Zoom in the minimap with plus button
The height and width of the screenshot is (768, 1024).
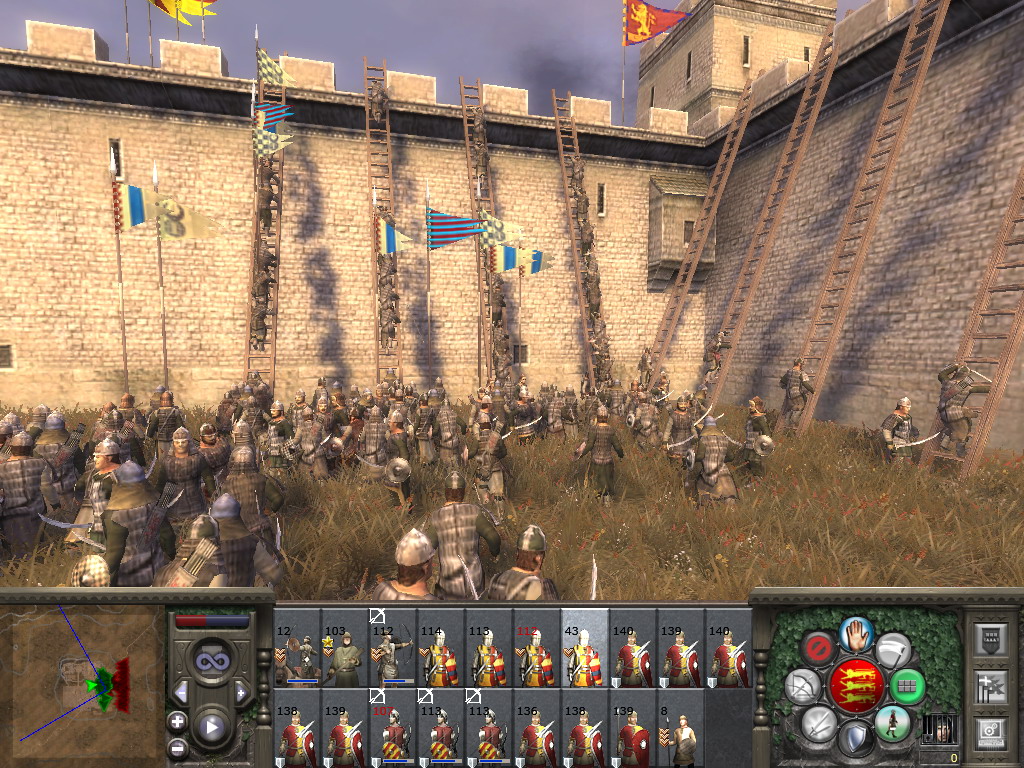coord(177,720)
